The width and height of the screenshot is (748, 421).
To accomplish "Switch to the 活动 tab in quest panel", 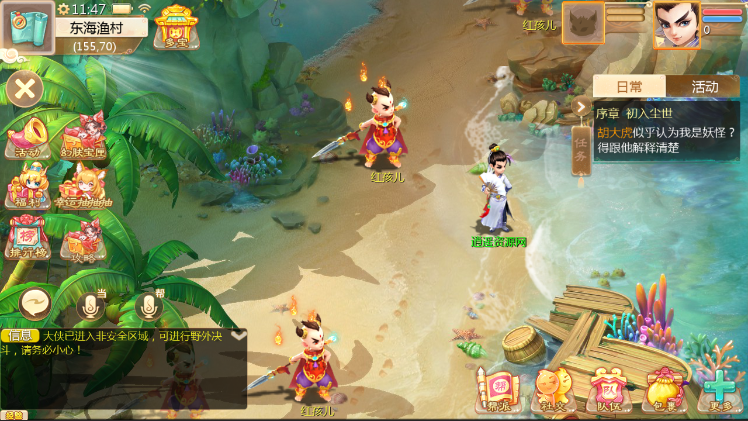I will pos(704,87).
